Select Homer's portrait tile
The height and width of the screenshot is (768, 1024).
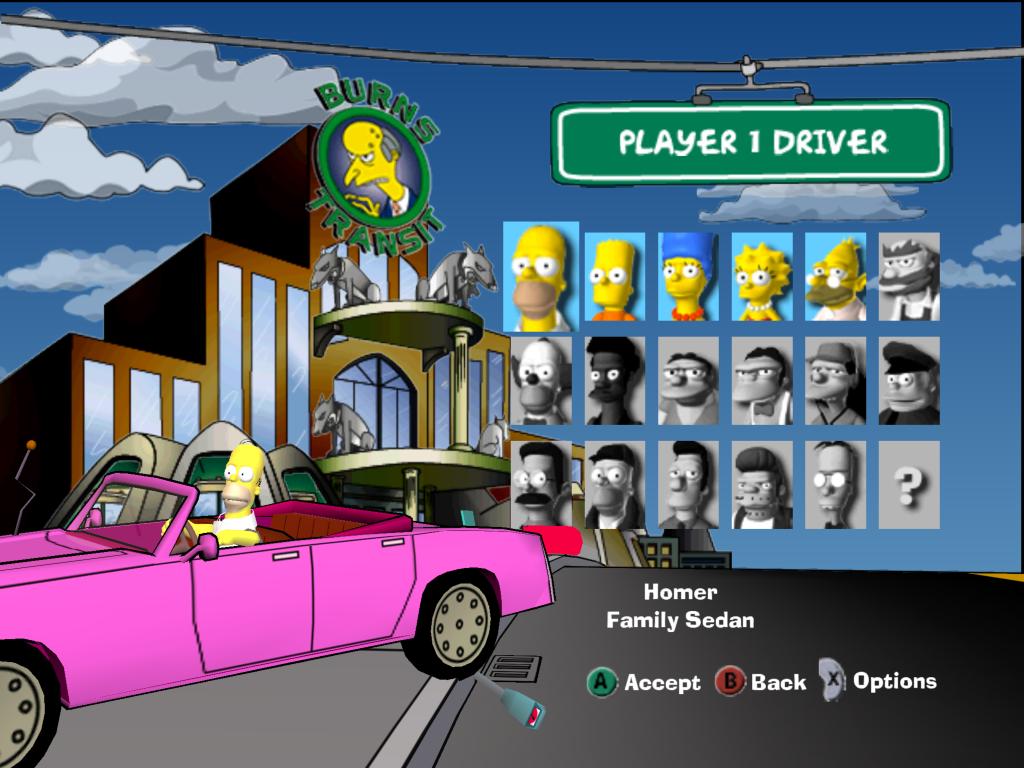[541, 277]
